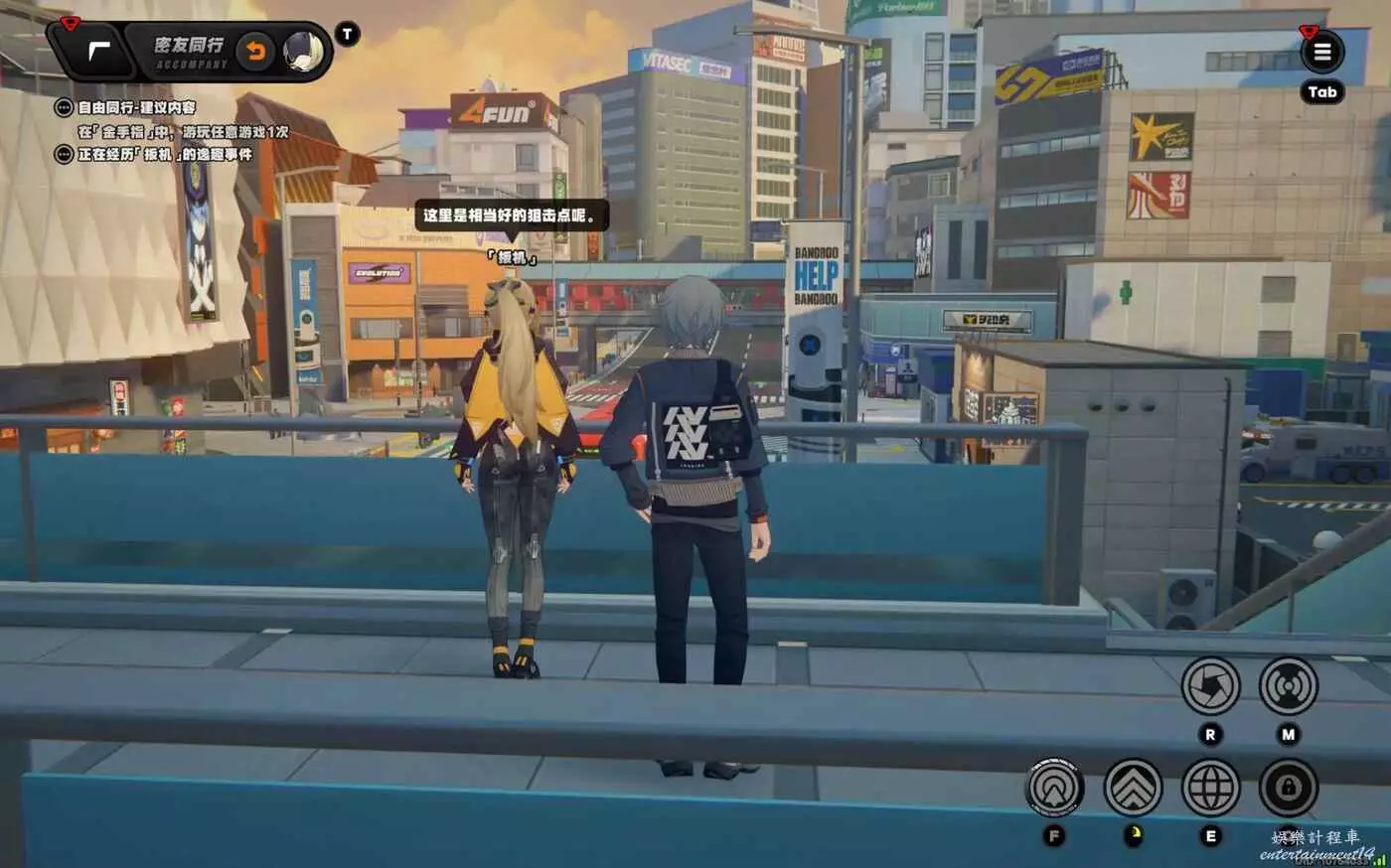Viewport: 1391px width, 868px height.
Task: Open the hamburger menu button
Action: tap(1321, 52)
